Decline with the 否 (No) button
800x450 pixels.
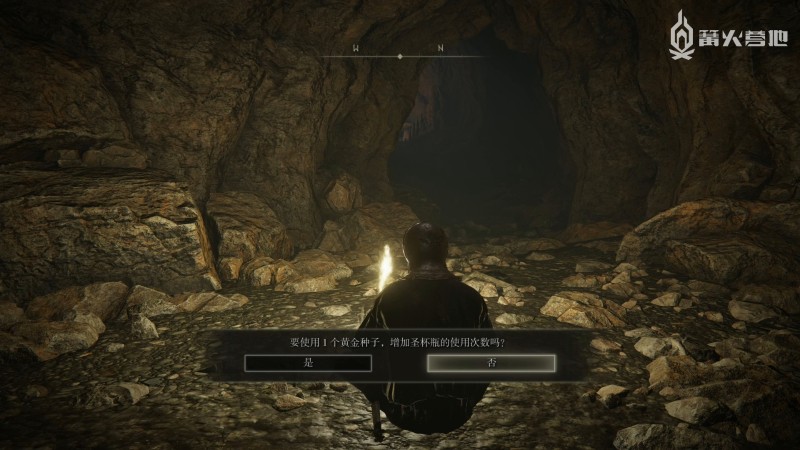coord(491,363)
